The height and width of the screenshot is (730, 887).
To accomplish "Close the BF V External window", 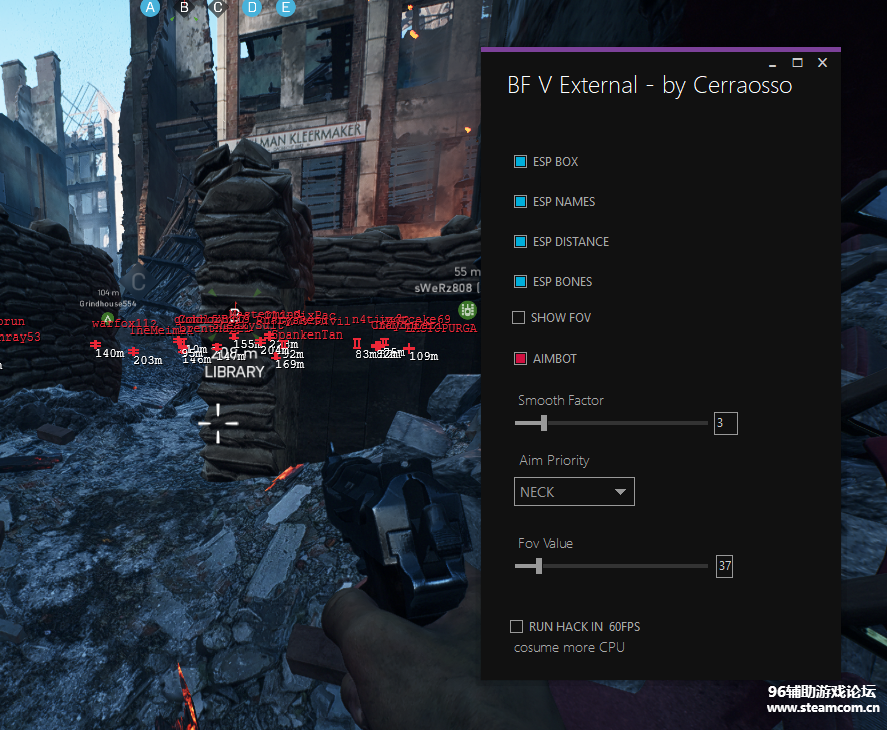I will pos(822,63).
